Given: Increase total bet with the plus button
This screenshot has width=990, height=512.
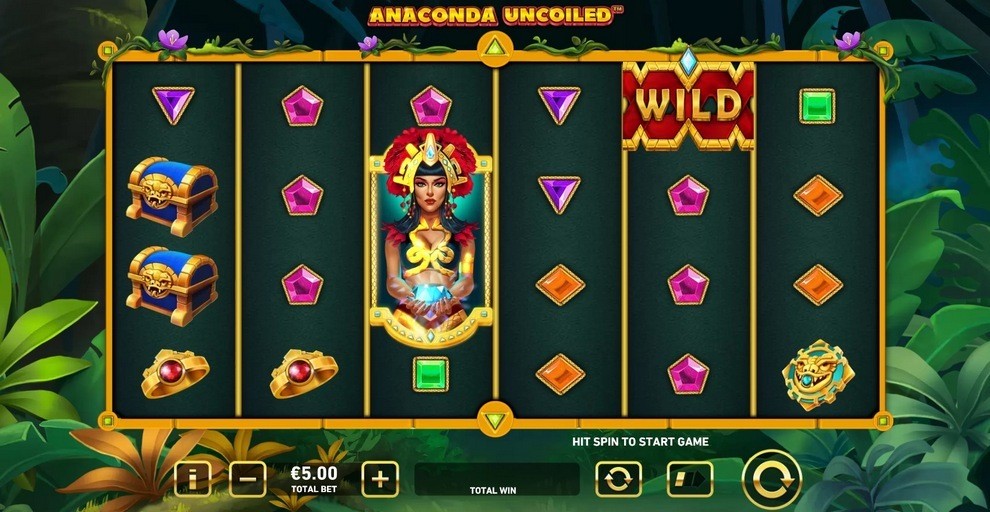Looking at the screenshot, I should click(x=380, y=479).
